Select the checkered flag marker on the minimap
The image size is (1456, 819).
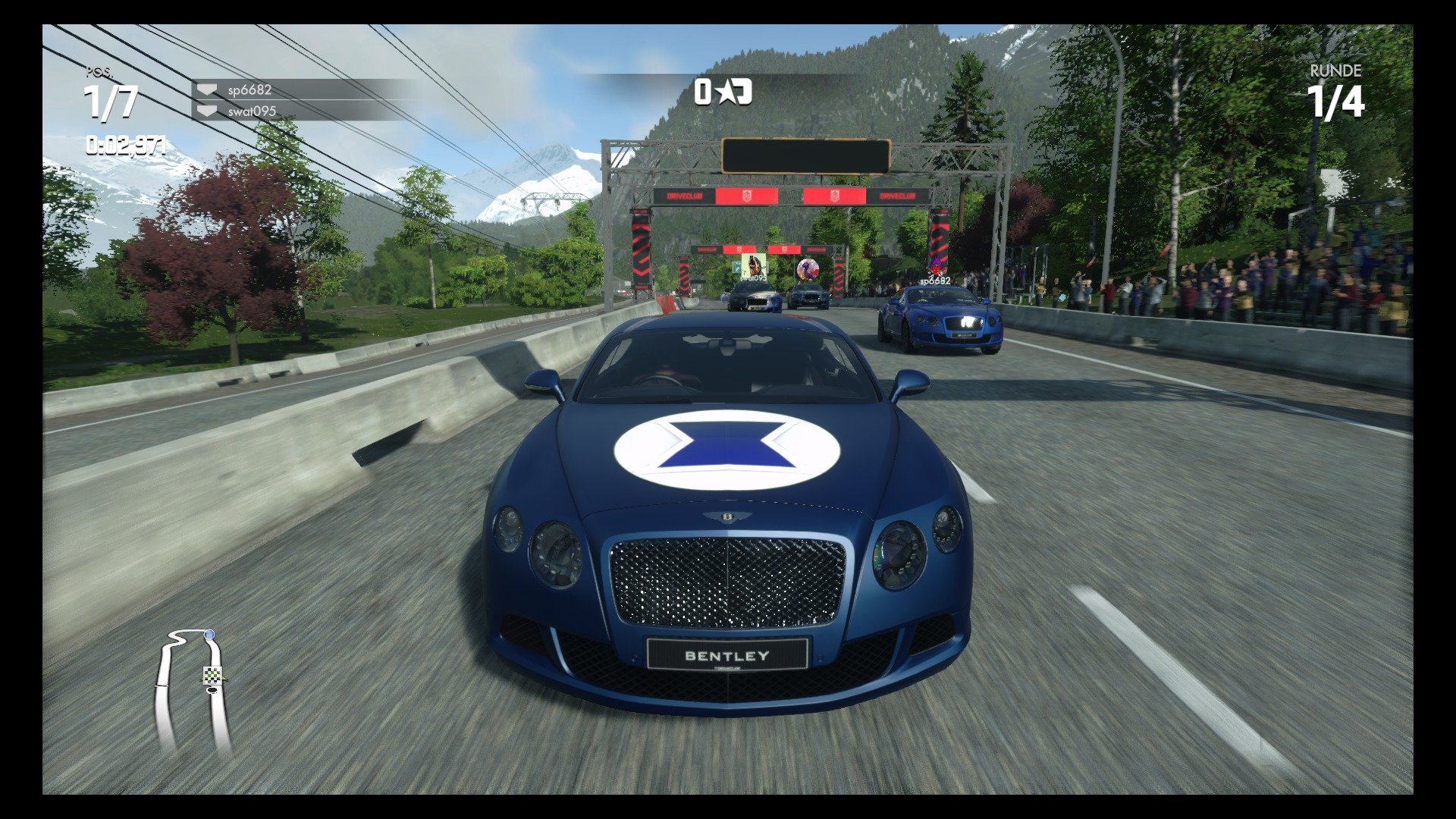211,676
